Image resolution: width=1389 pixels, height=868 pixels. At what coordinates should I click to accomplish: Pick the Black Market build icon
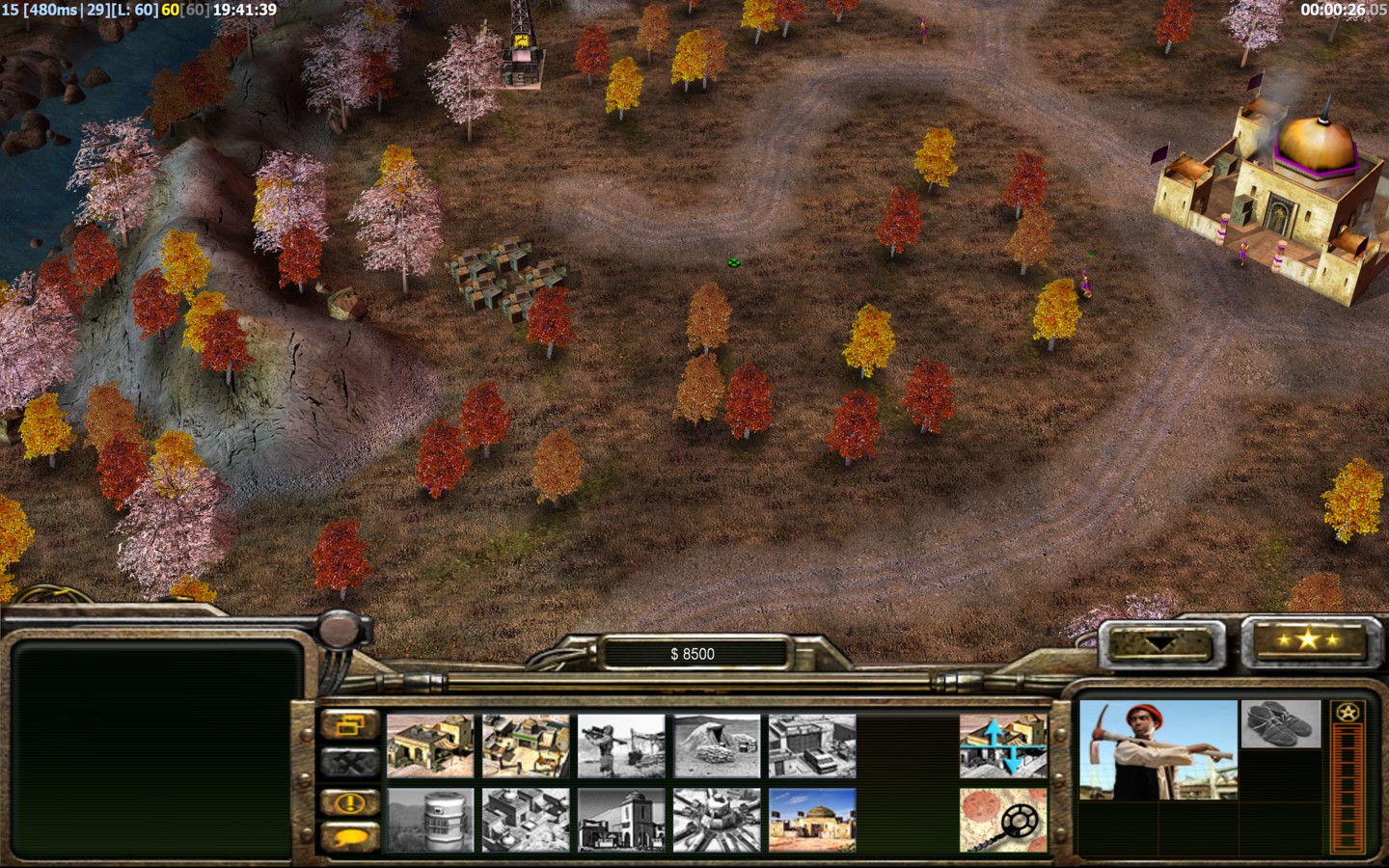point(621,820)
